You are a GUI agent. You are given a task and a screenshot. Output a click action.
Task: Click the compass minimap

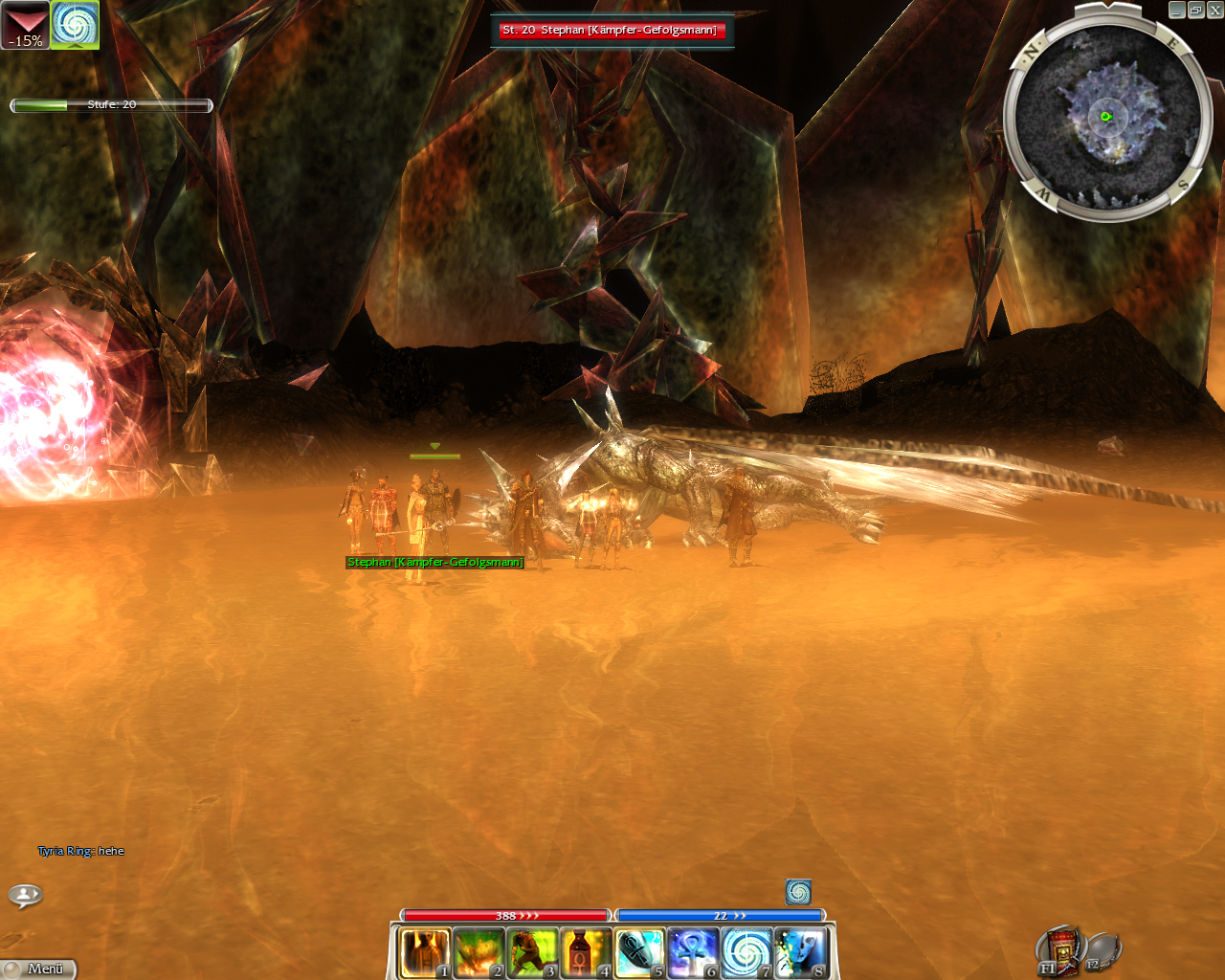(1107, 118)
